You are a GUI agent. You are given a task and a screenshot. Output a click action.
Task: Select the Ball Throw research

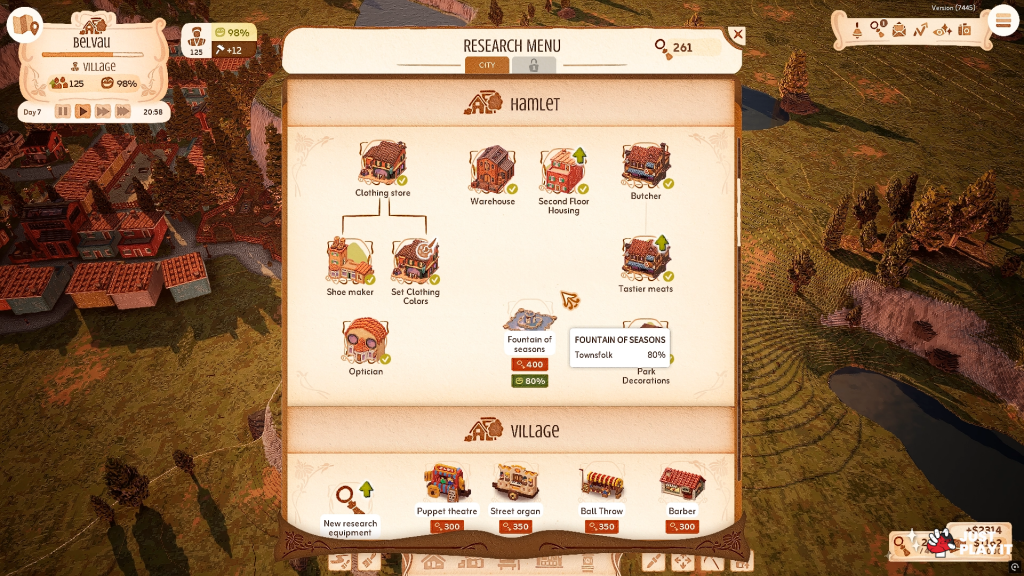tap(603, 484)
